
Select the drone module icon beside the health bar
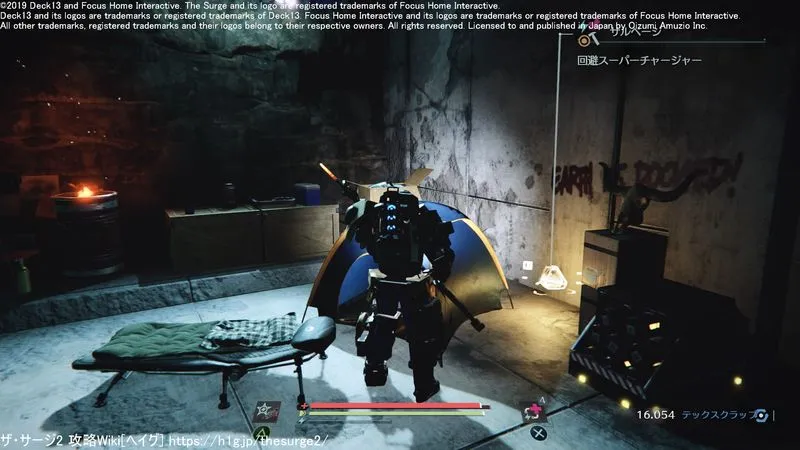pos(266,411)
